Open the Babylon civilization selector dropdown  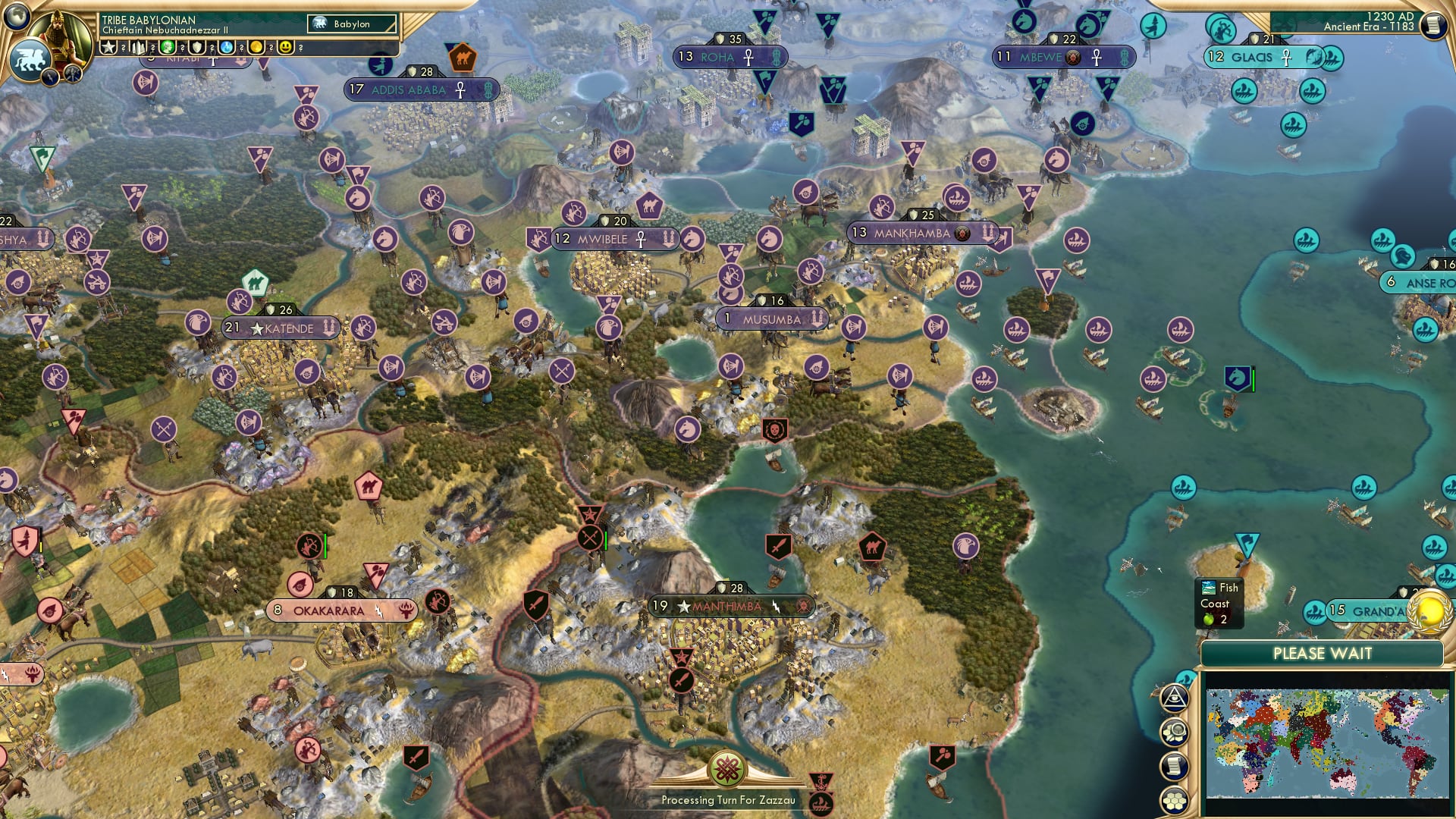(353, 24)
